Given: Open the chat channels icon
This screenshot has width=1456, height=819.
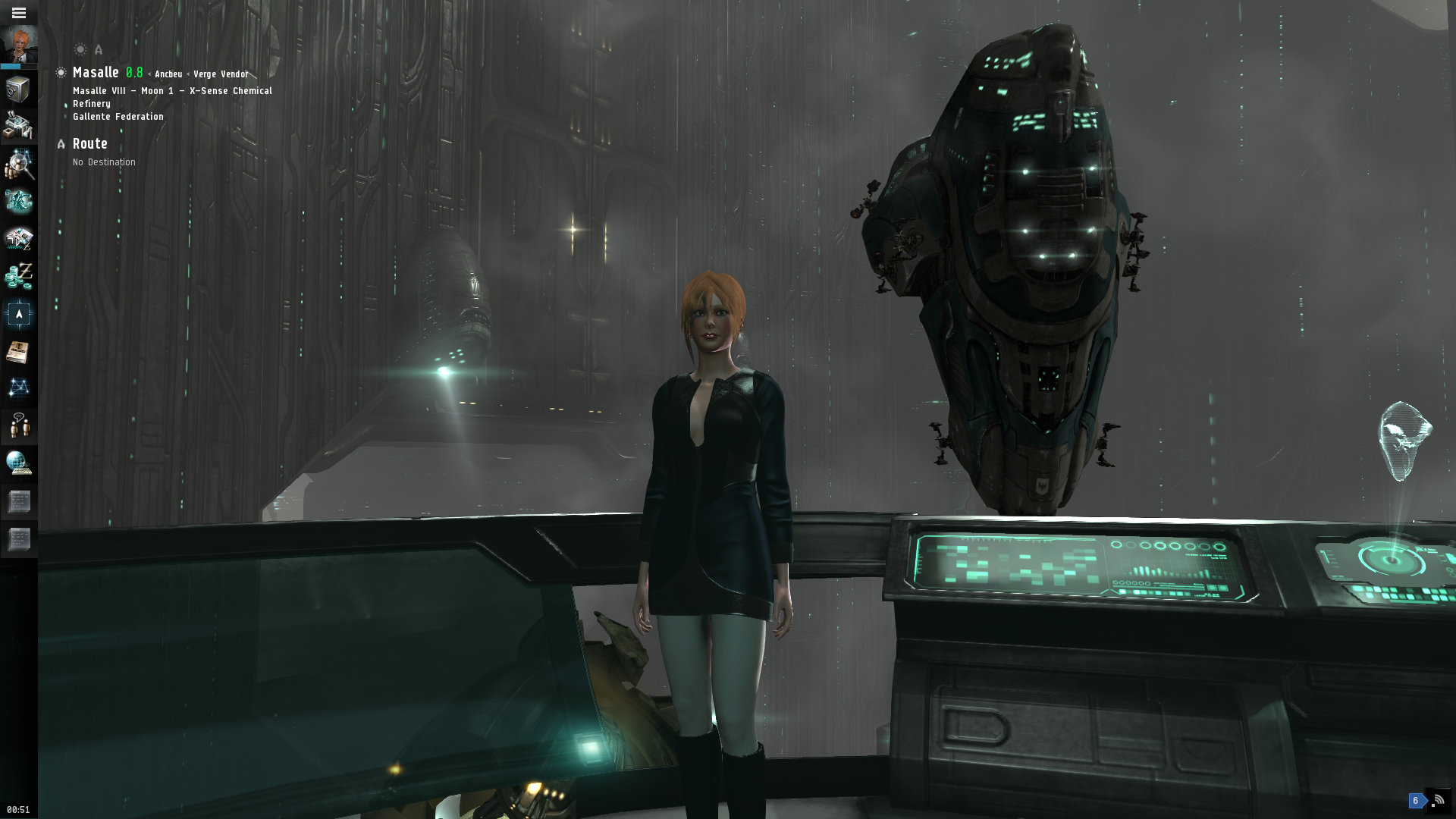Looking at the screenshot, I should [18, 425].
